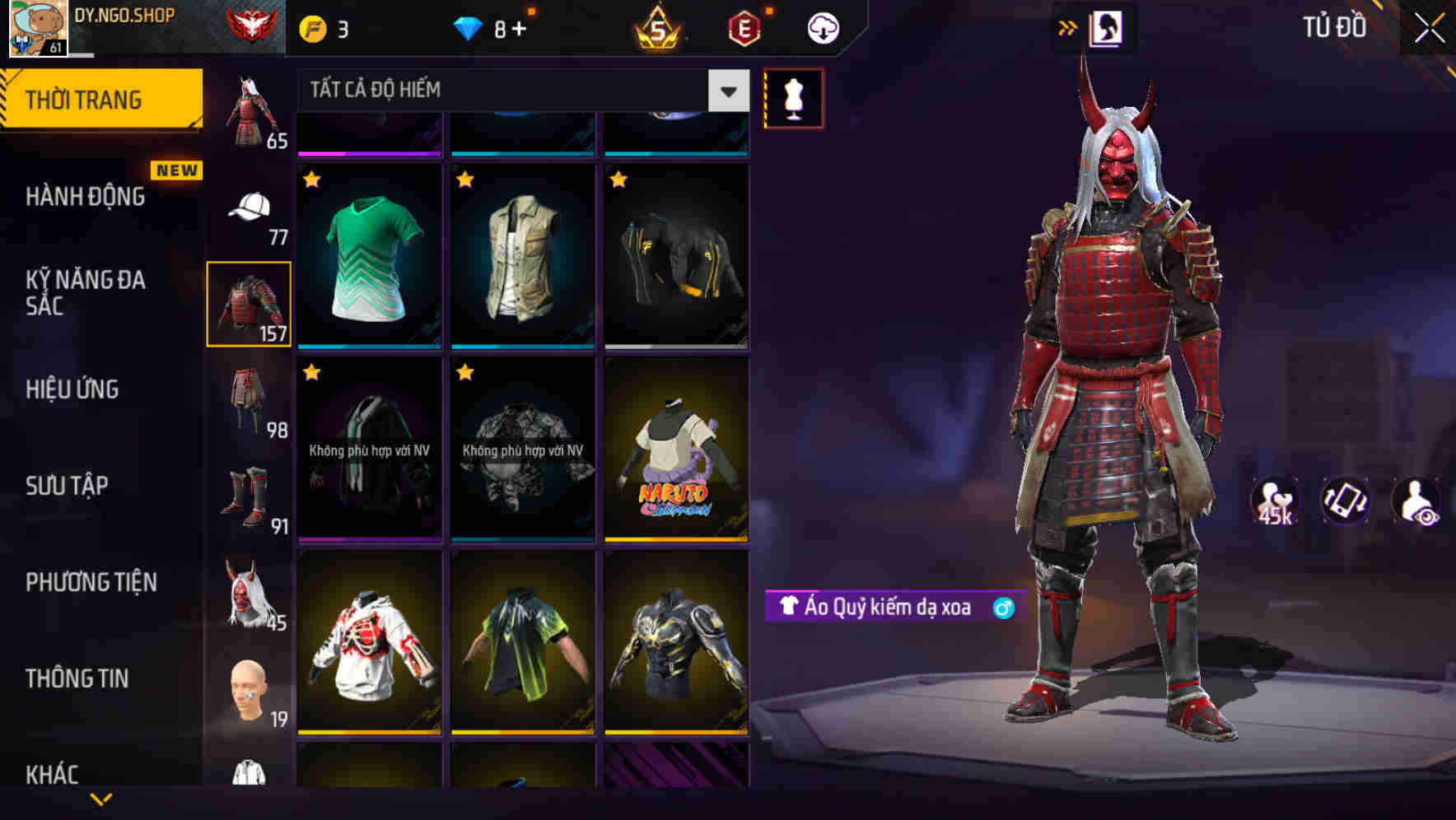
Task: Open the TỦ ĐỒ header button
Action: 1335,27
